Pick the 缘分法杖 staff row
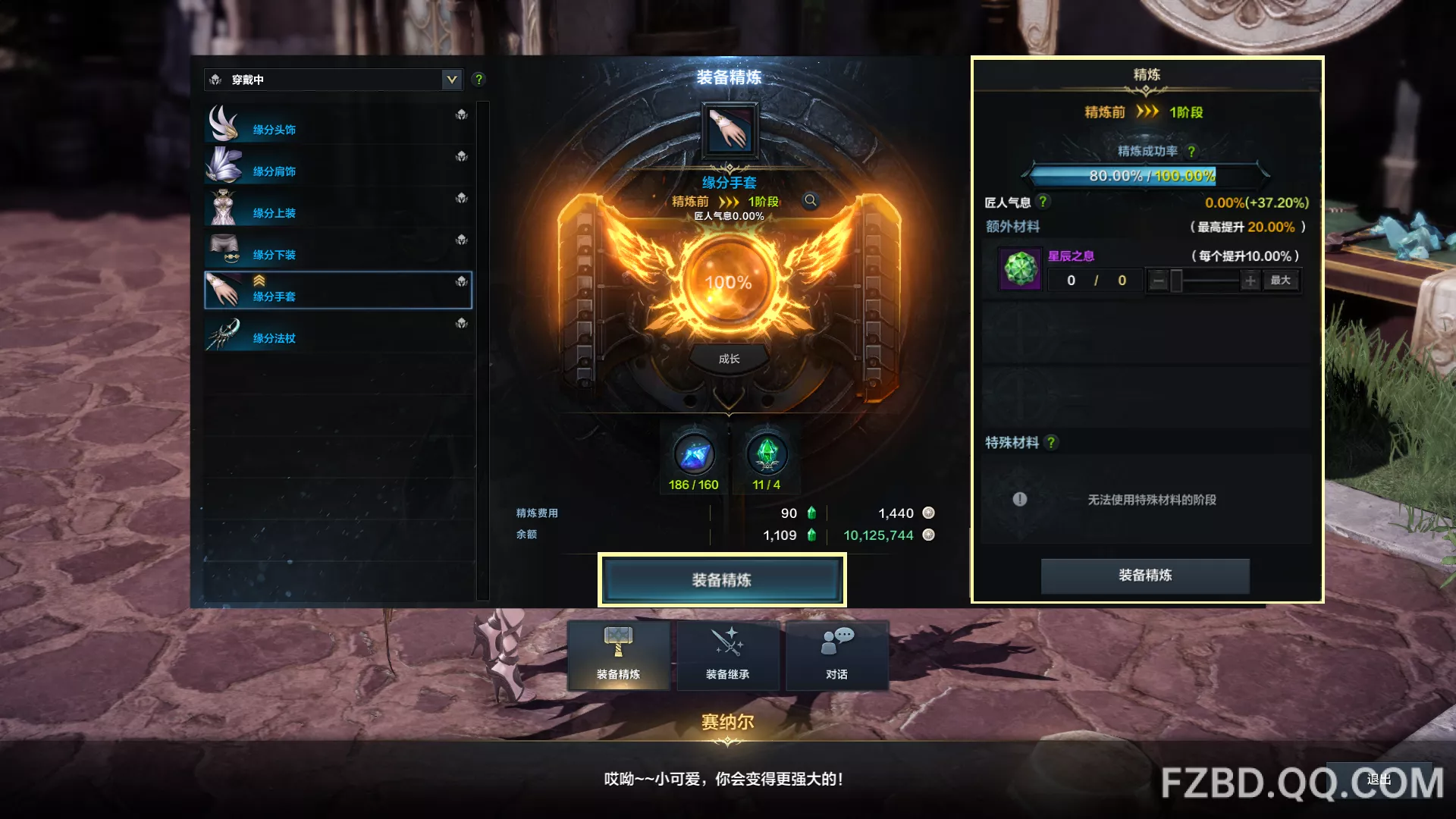 (x=338, y=334)
